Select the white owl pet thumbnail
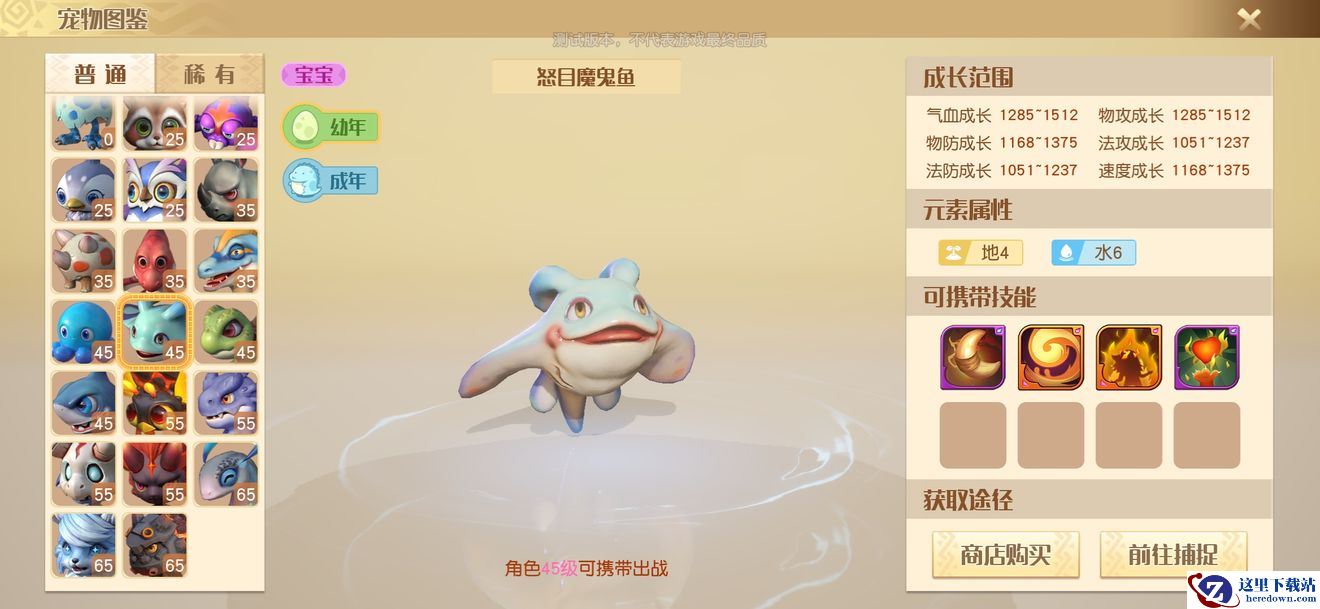Image resolution: width=1320 pixels, height=609 pixels. point(155,190)
